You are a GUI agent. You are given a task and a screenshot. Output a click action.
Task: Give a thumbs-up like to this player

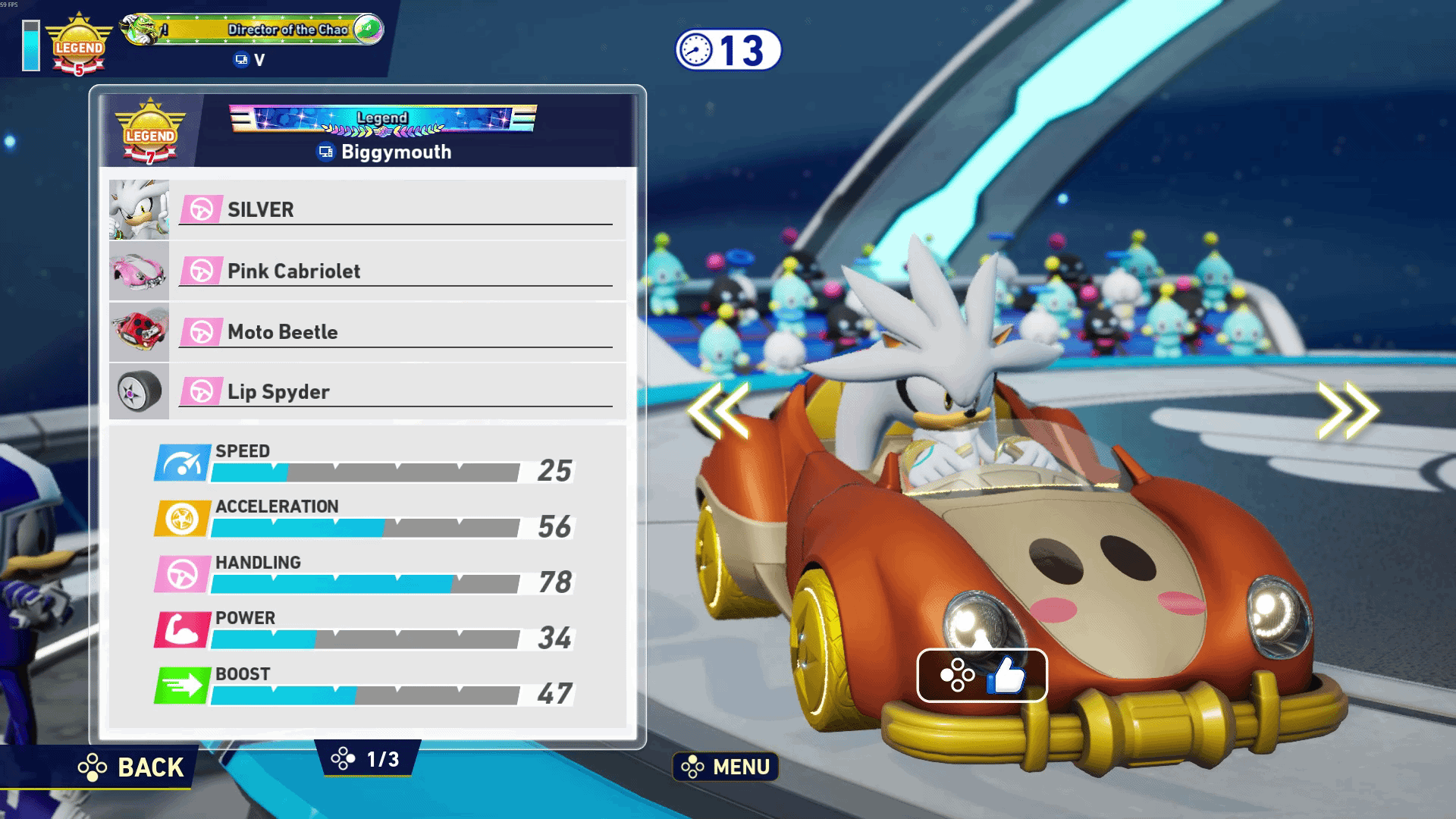(x=982, y=675)
